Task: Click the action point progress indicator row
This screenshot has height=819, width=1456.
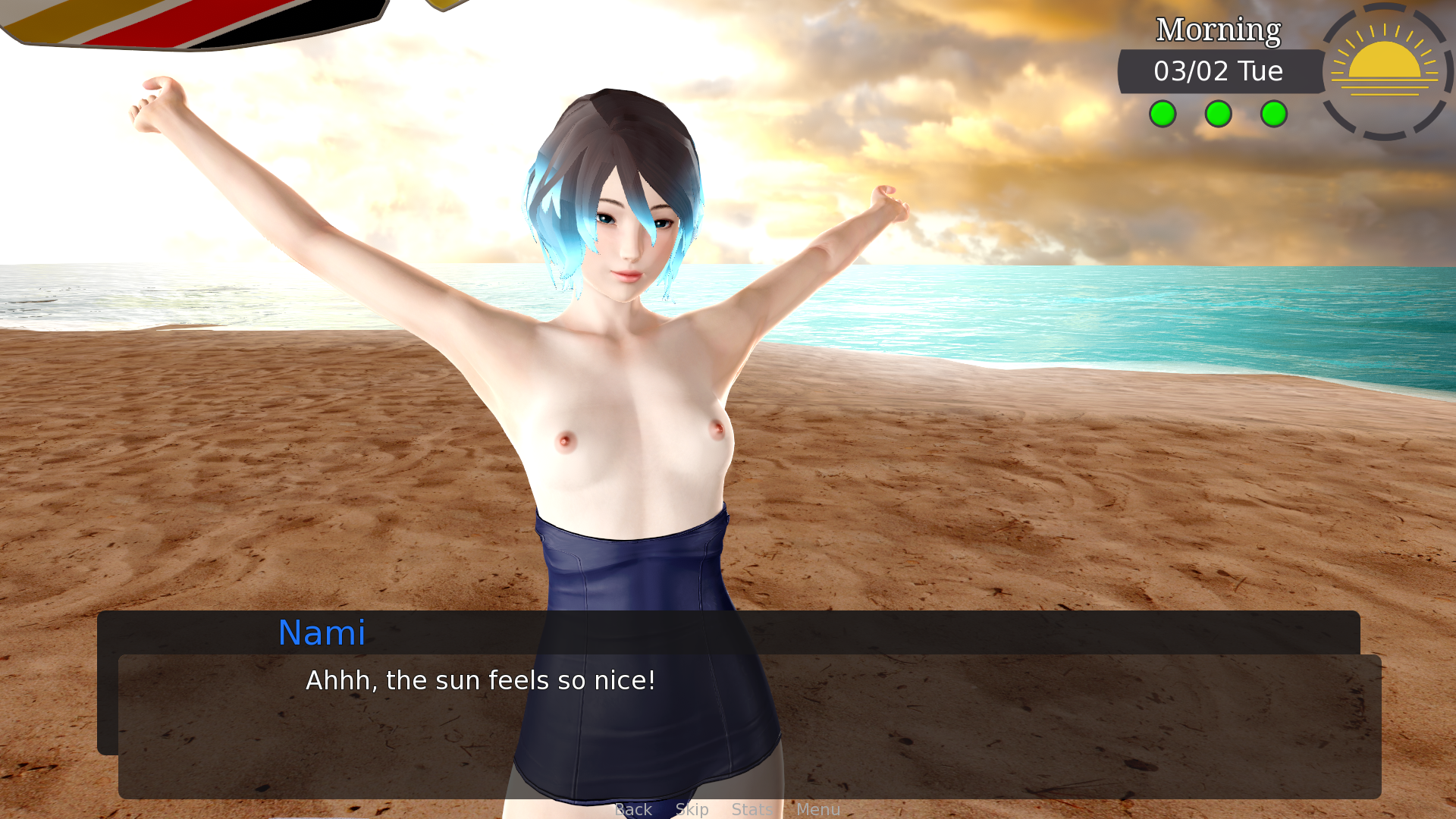Action: 1218,115
